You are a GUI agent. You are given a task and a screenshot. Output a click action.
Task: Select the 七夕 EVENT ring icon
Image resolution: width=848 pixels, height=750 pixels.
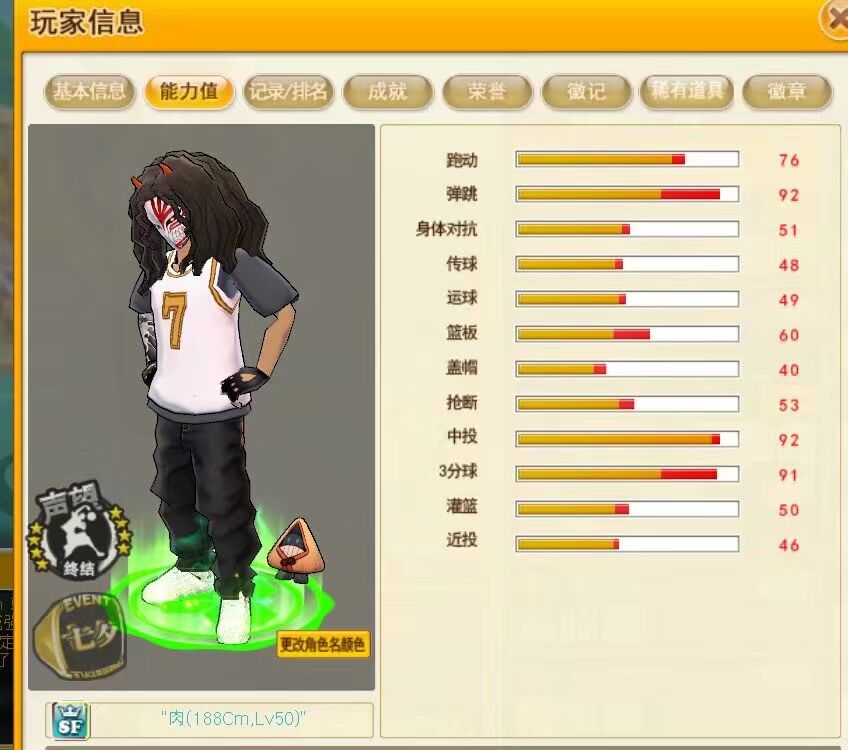pyautogui.click(x=81, y=635)
